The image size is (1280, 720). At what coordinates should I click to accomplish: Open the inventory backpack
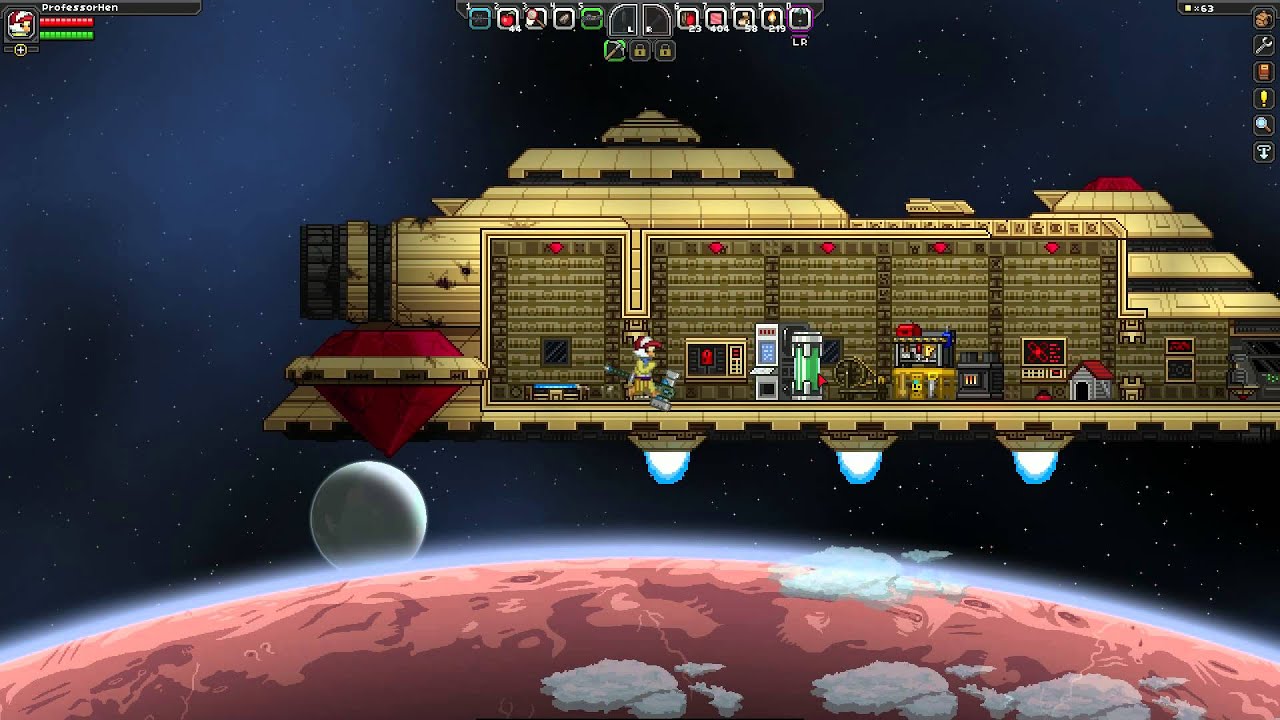coord(1264,19)
